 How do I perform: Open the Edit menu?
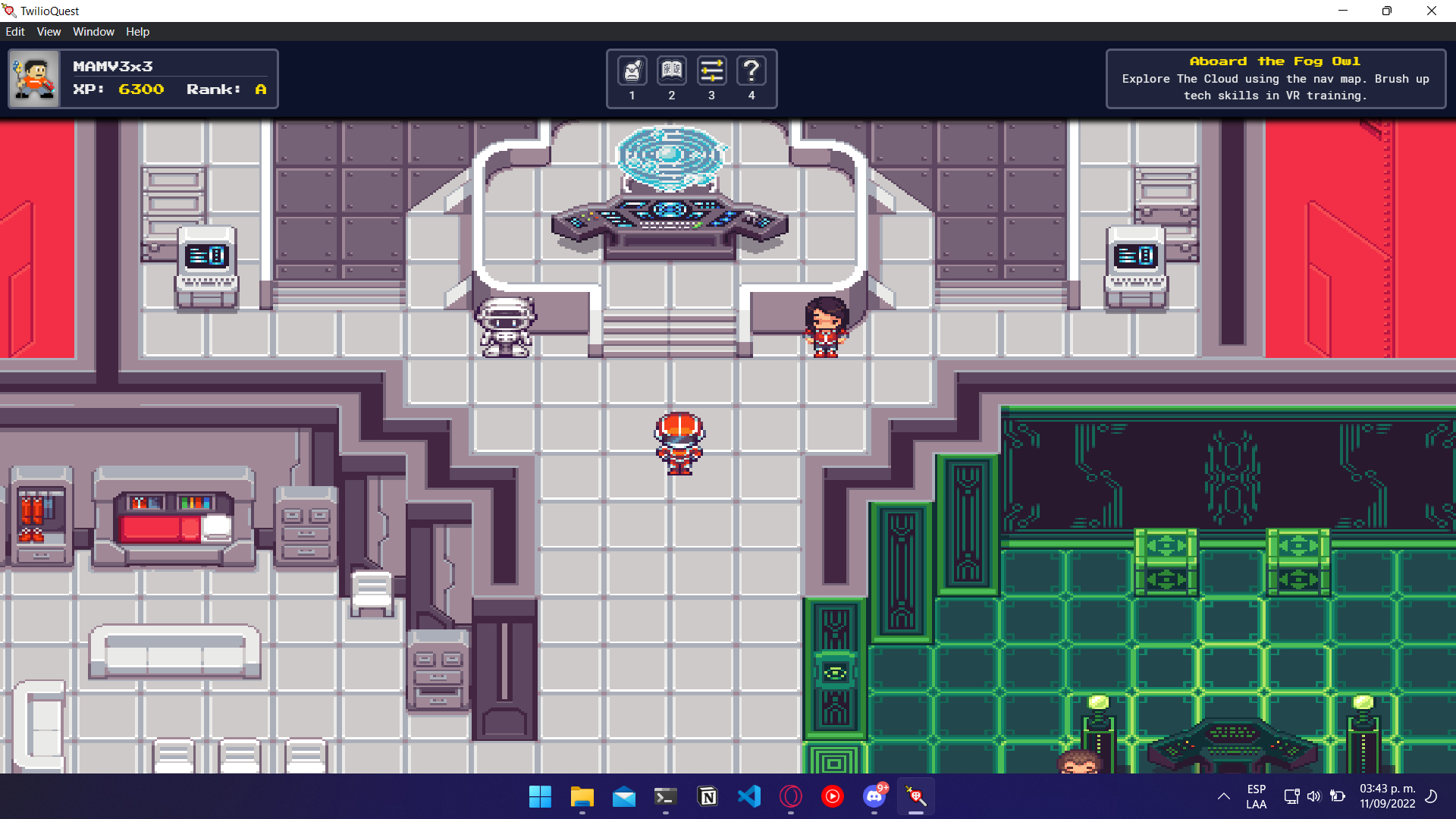tap(15, 32)
